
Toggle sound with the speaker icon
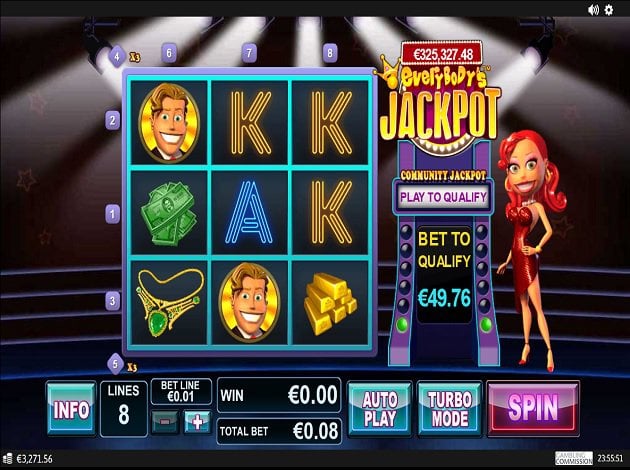click(x=591, y=9)
